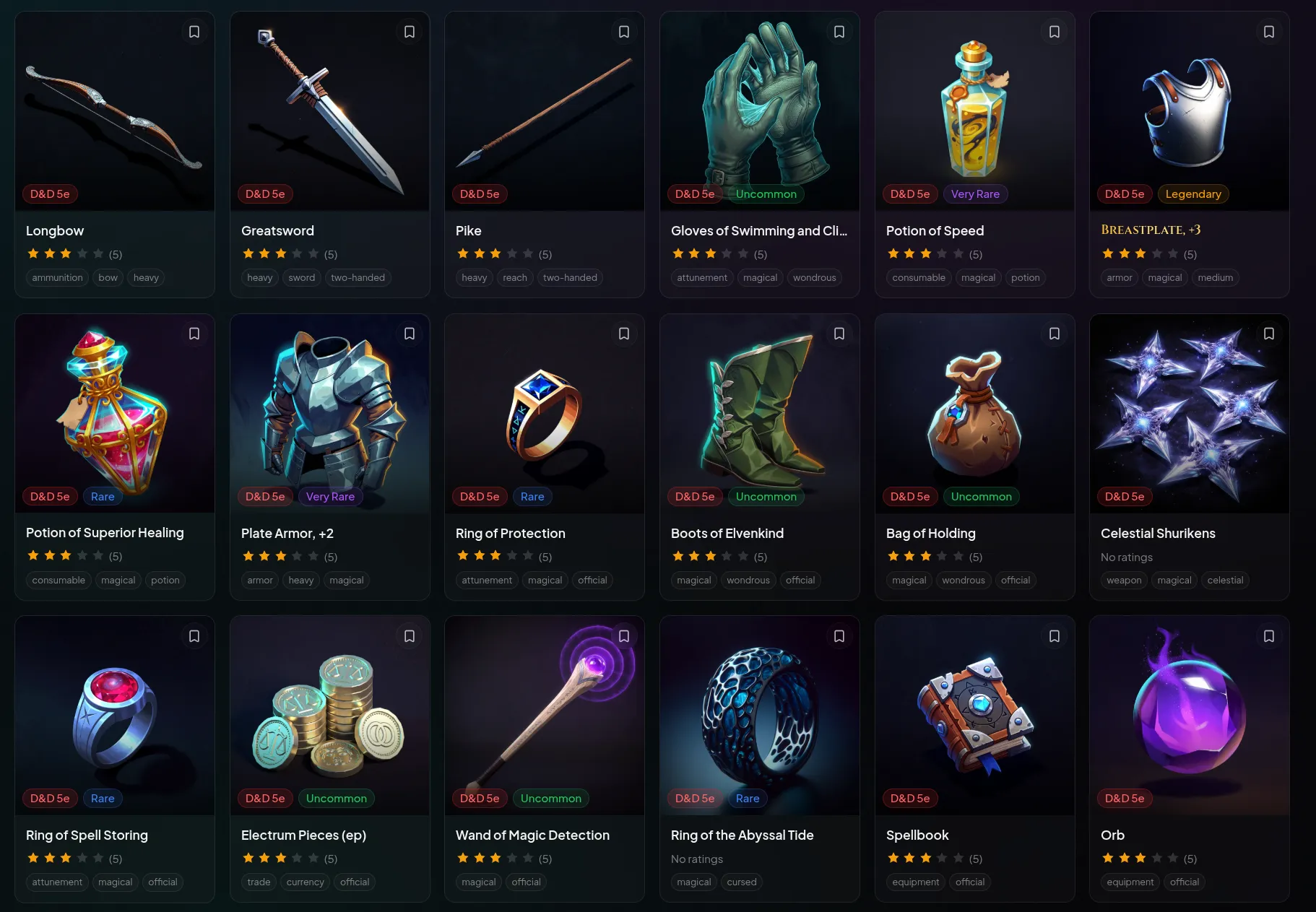Select the two-handed tag under Pike

coord(570,277)
